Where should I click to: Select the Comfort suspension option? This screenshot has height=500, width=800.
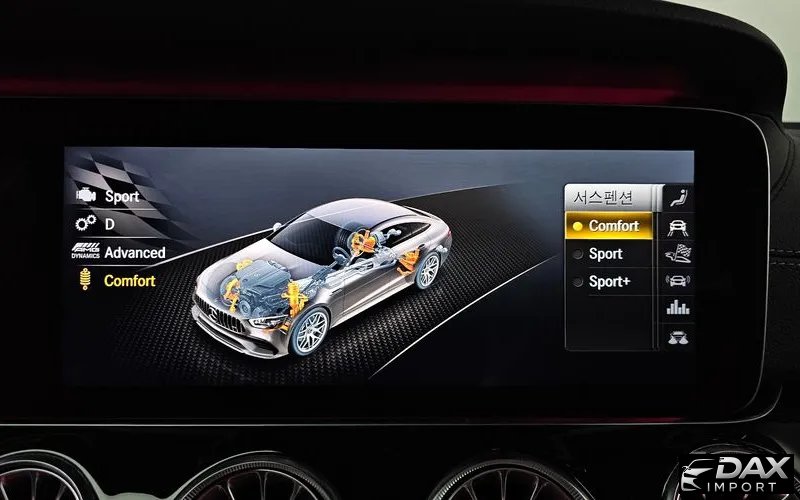click(x=612, y=226)
